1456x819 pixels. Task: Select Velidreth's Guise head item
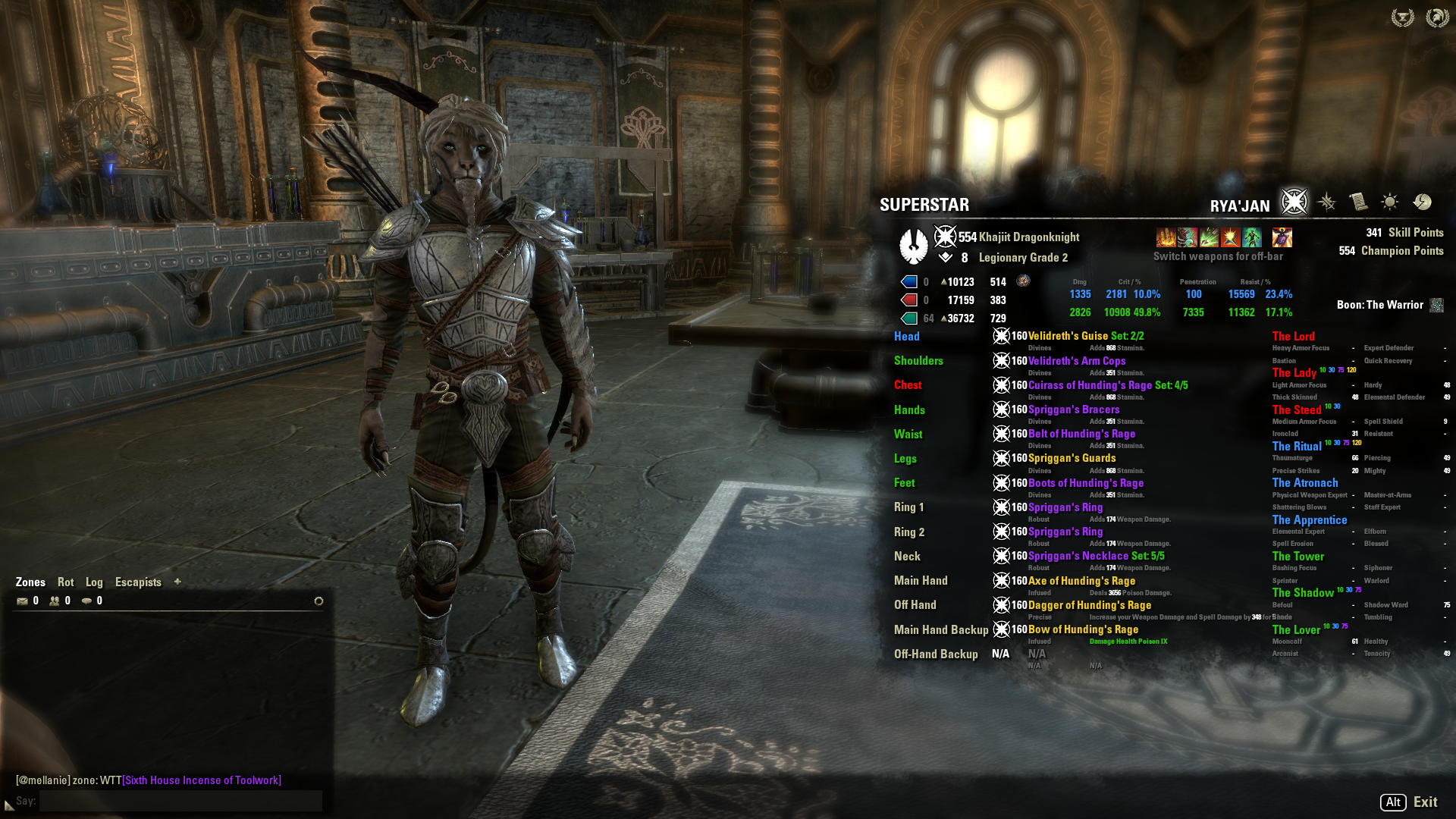tap(1068, 336)
